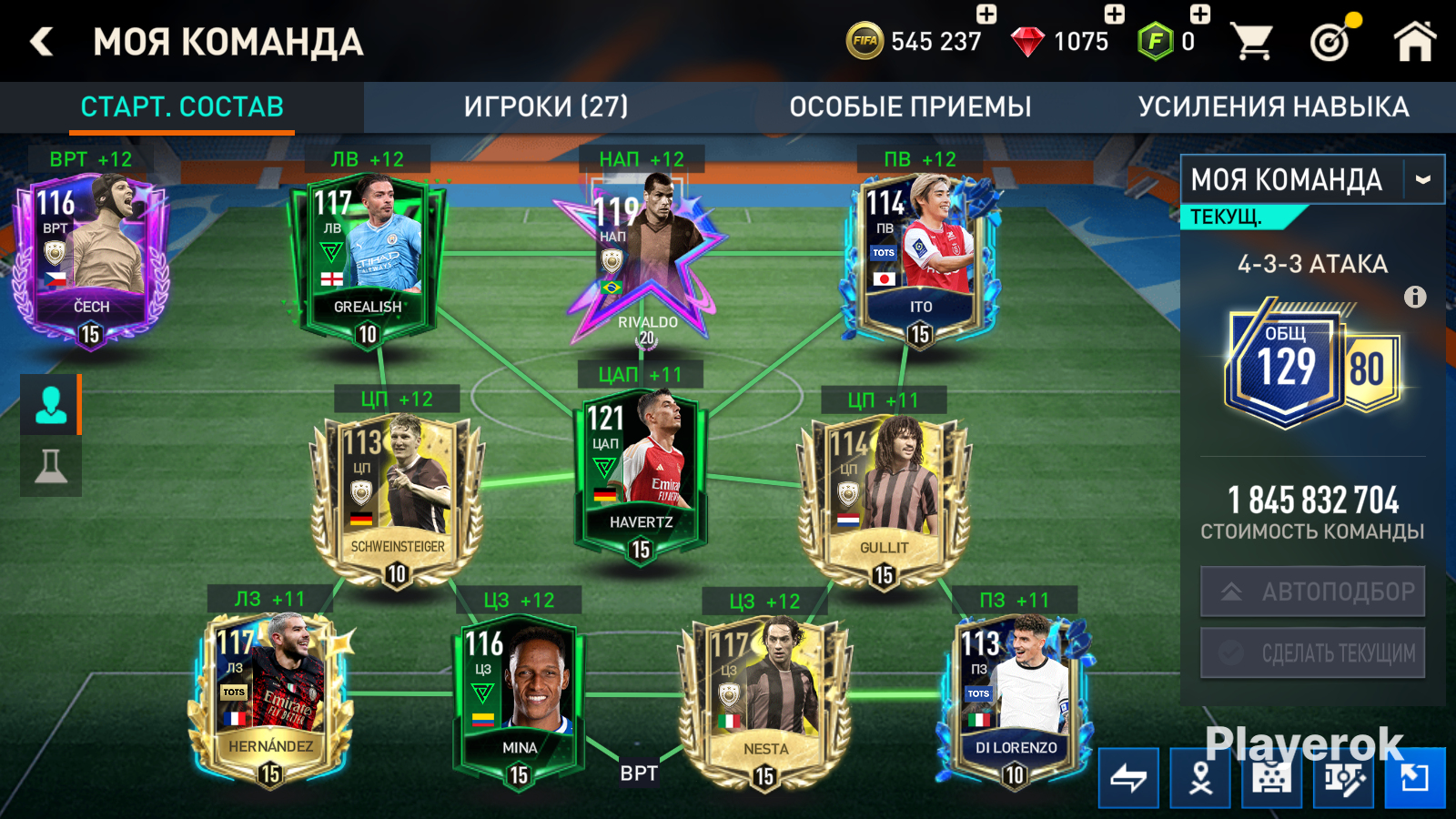Return to the home screen
This screenshot has height=819, width=1456.
click(1414, 42)
